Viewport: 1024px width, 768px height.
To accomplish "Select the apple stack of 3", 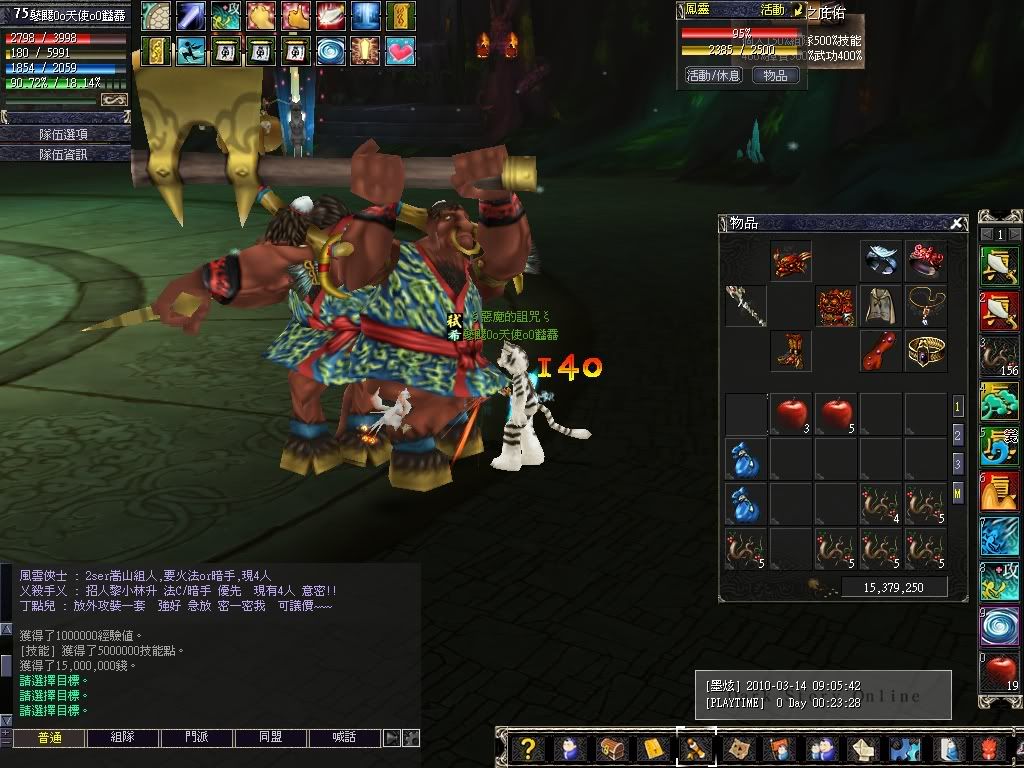I will (791, 413).
